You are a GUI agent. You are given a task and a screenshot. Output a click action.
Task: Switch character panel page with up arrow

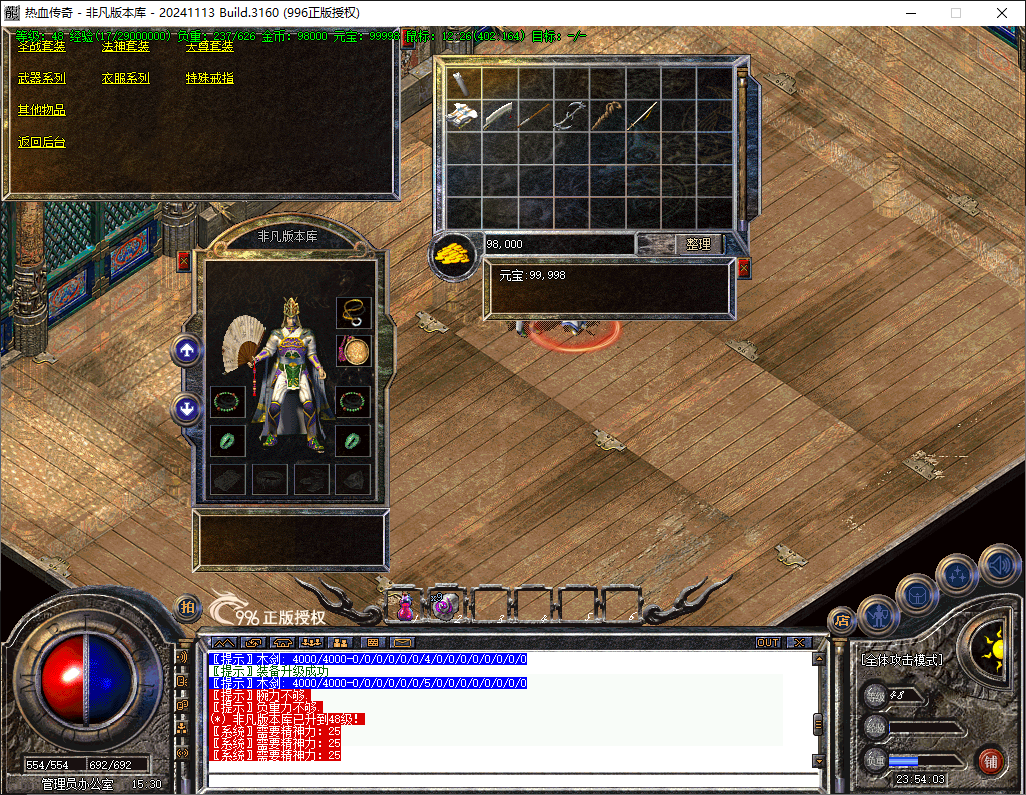[187, 350]
